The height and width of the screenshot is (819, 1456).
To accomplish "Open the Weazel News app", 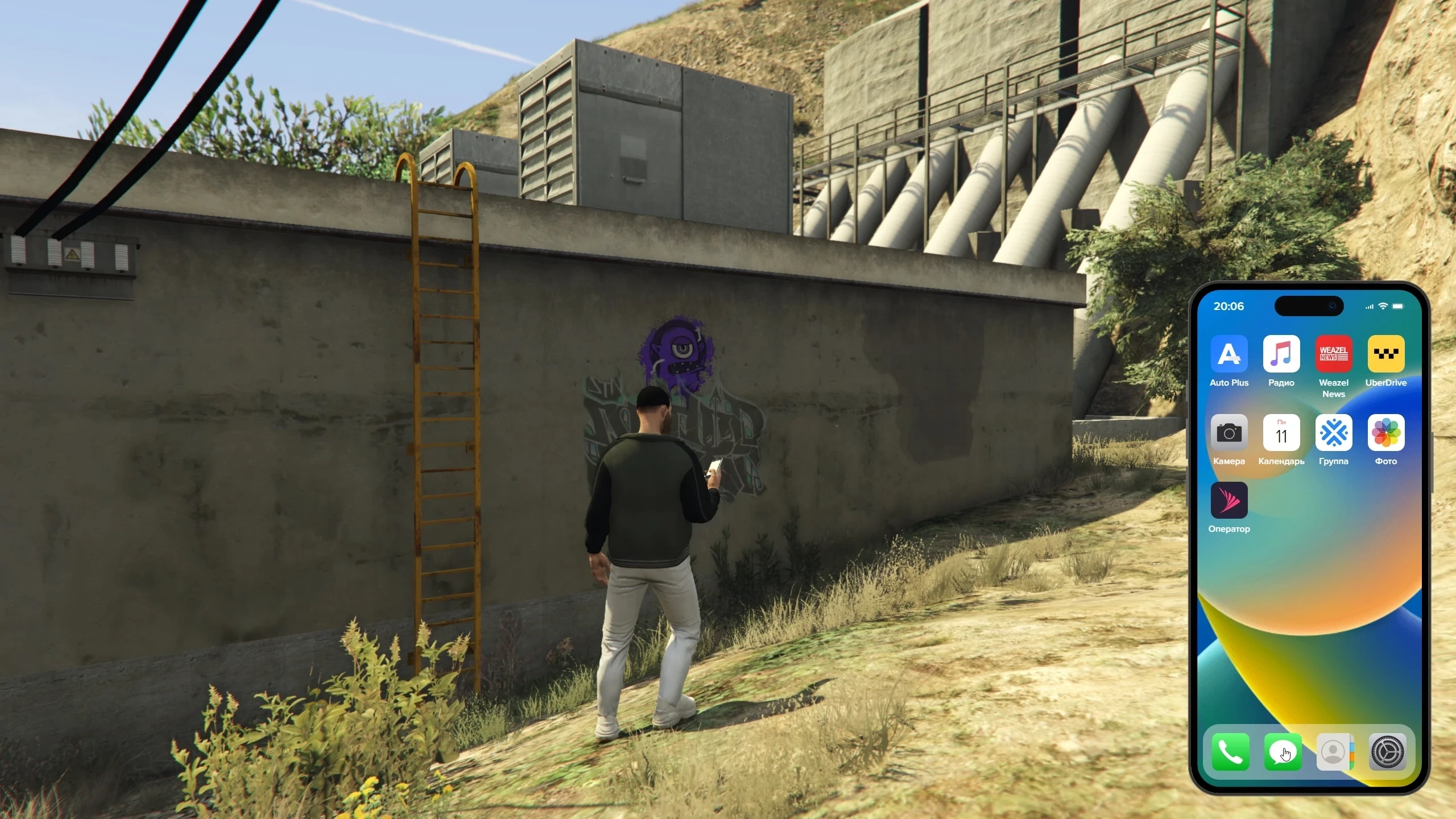I will [x=1333, y=354].
